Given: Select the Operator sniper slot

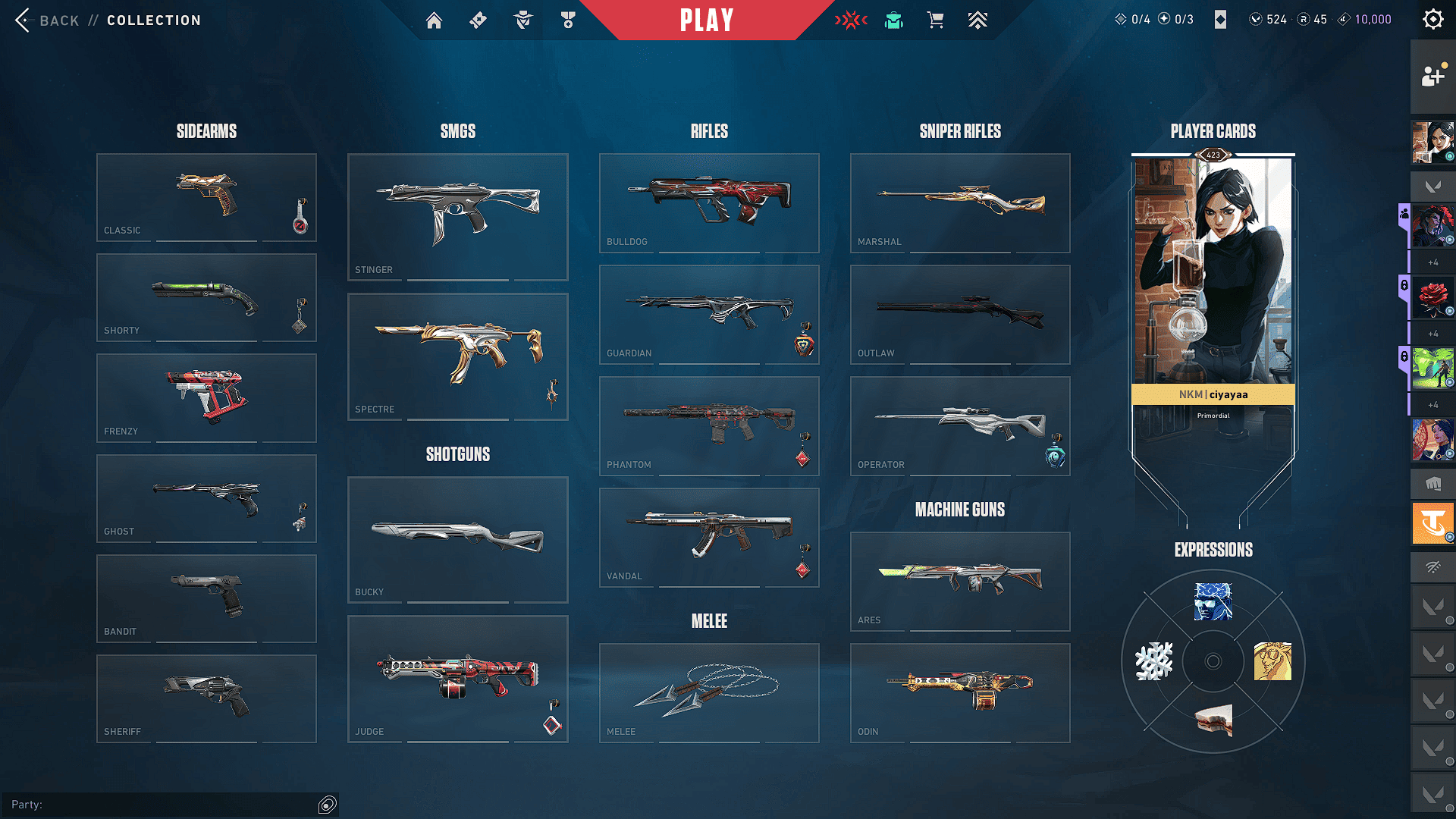Looking at the screenshot, I should 960,425.
